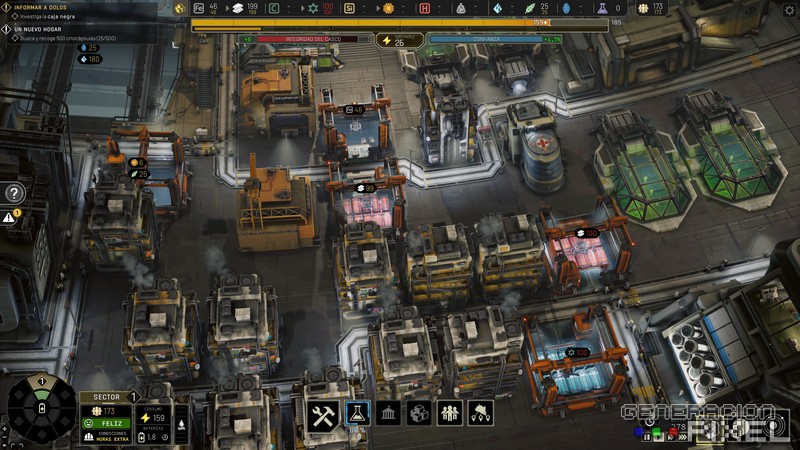Open the pillared building policies category

click(x=388, y=414)
